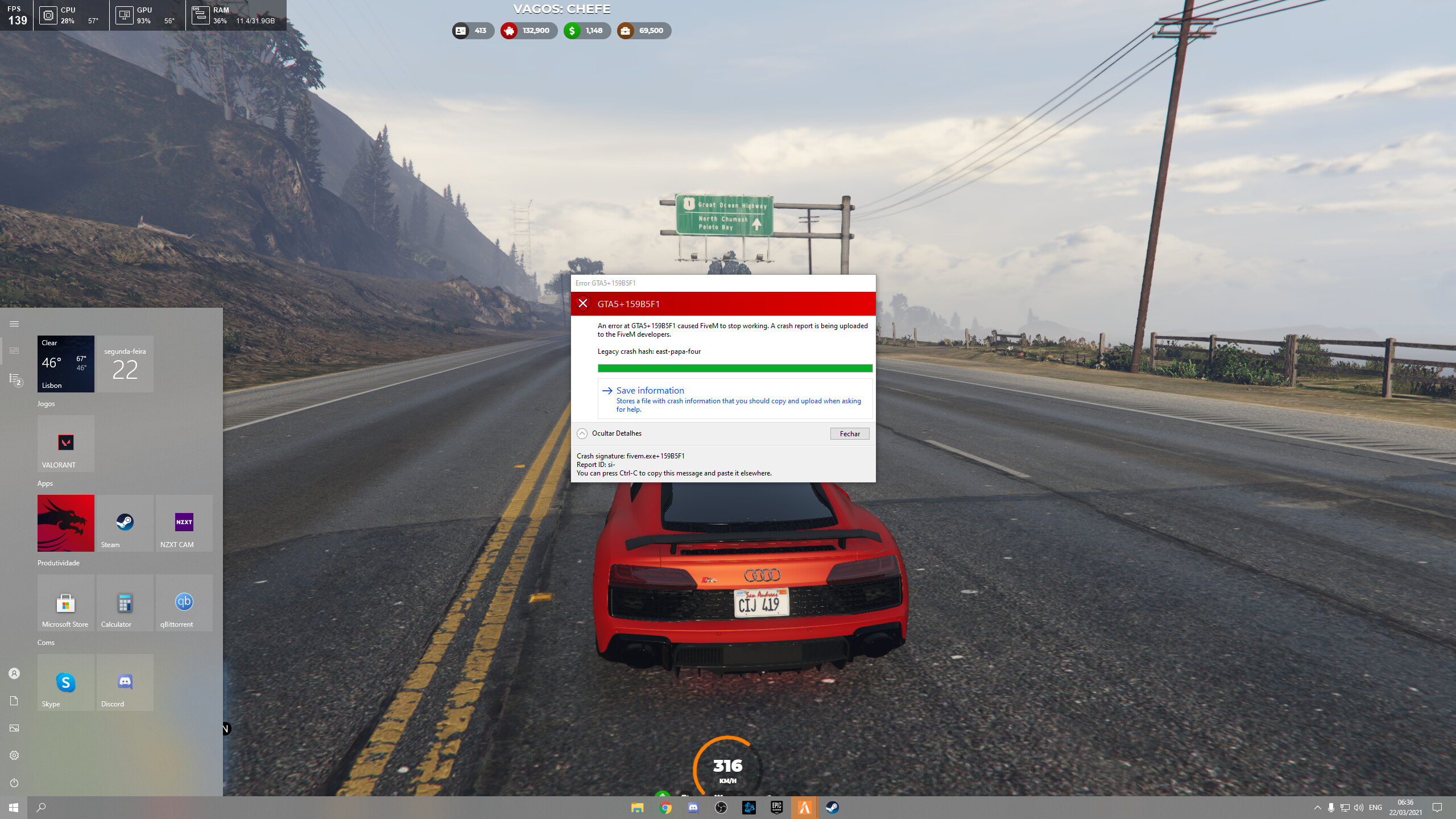Open OBS Studio from the taskbar
Screen dimensions: 1456x819
(721, 807)
